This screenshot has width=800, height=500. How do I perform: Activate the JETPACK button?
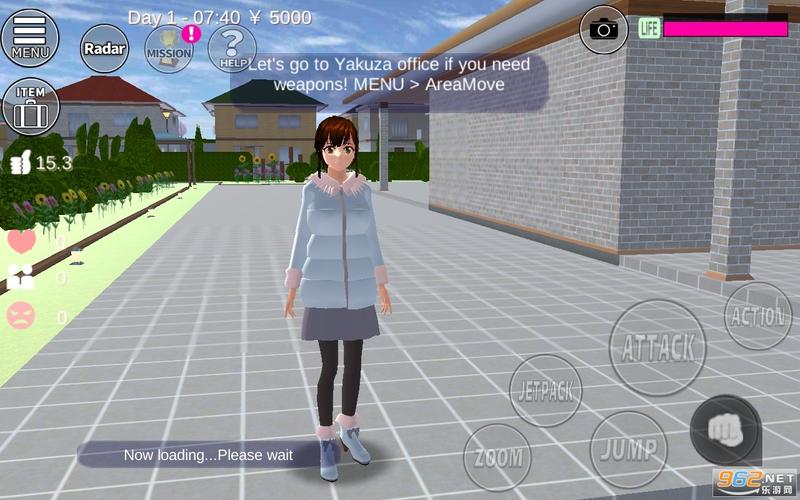pos(545,390)
